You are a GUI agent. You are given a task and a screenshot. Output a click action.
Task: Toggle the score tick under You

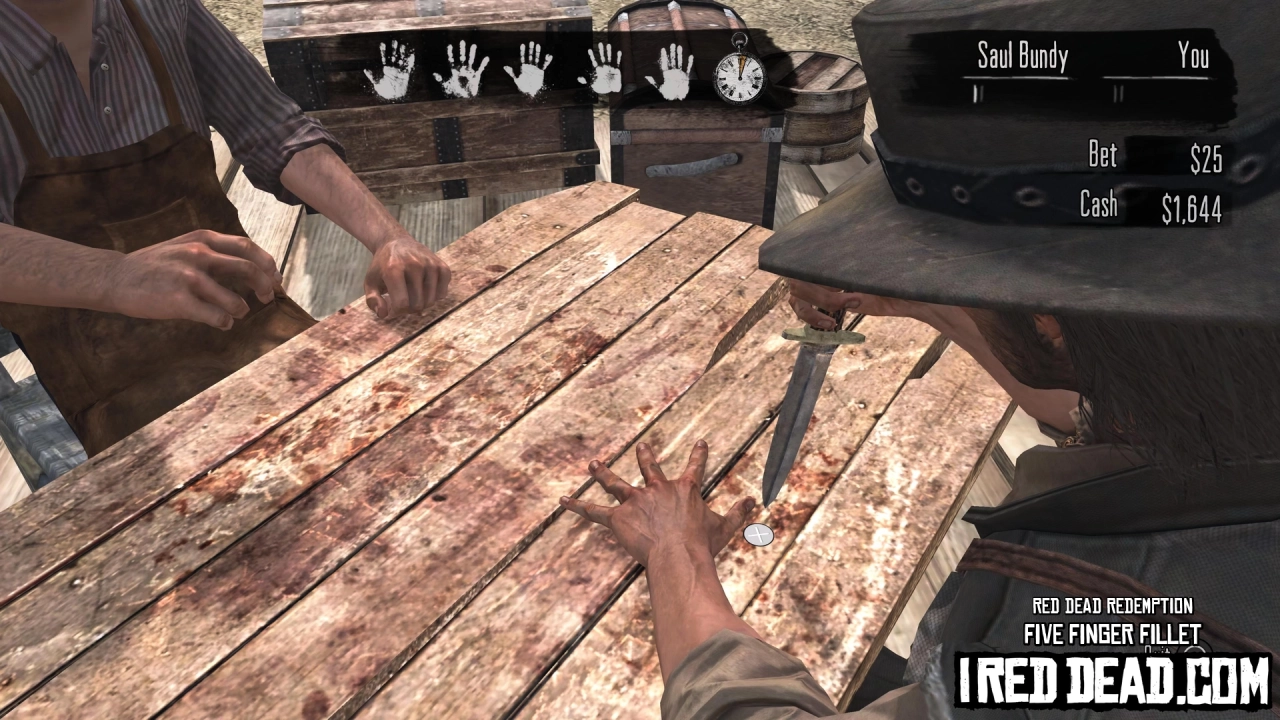tap(1118, 91)
